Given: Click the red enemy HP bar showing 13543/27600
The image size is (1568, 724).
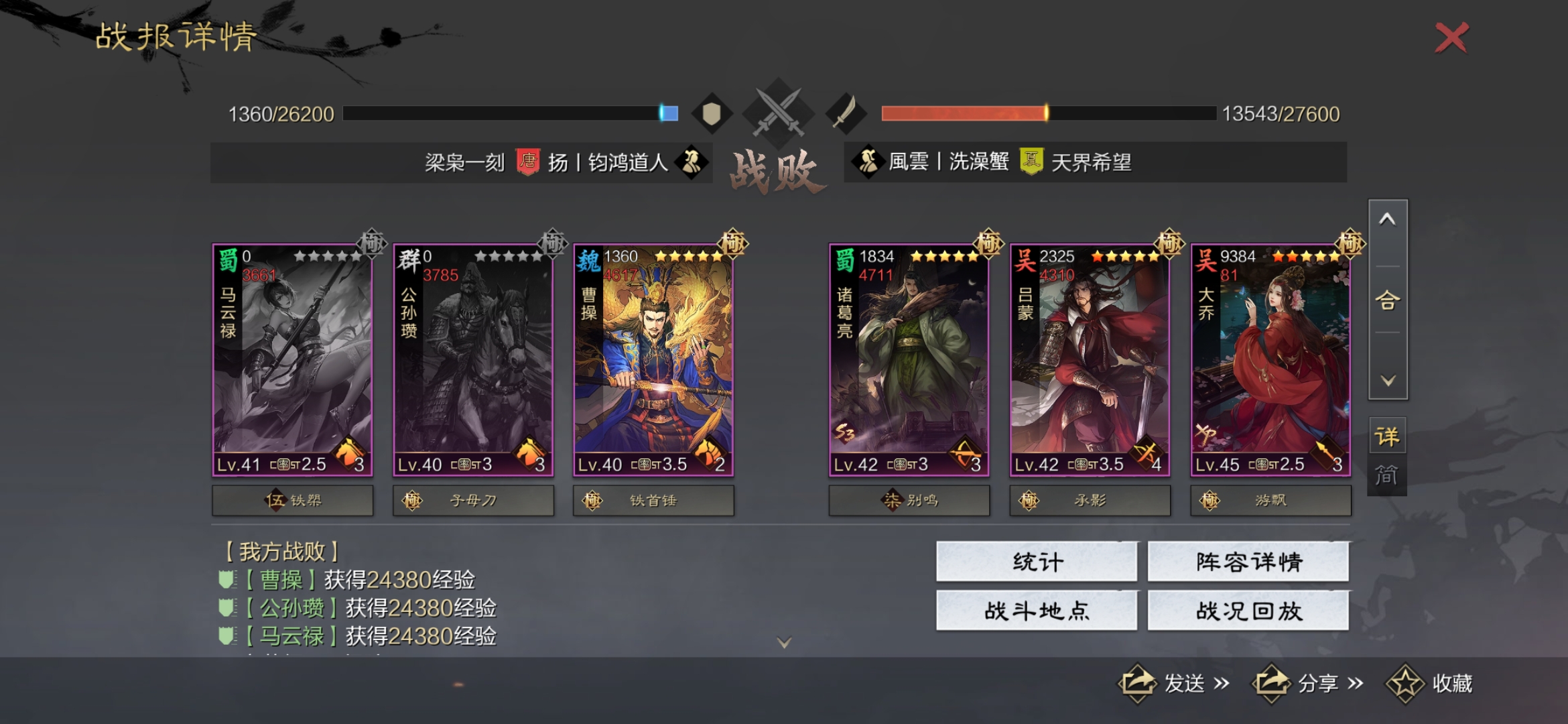Looking at the screenshot, I should coord(965,112).
